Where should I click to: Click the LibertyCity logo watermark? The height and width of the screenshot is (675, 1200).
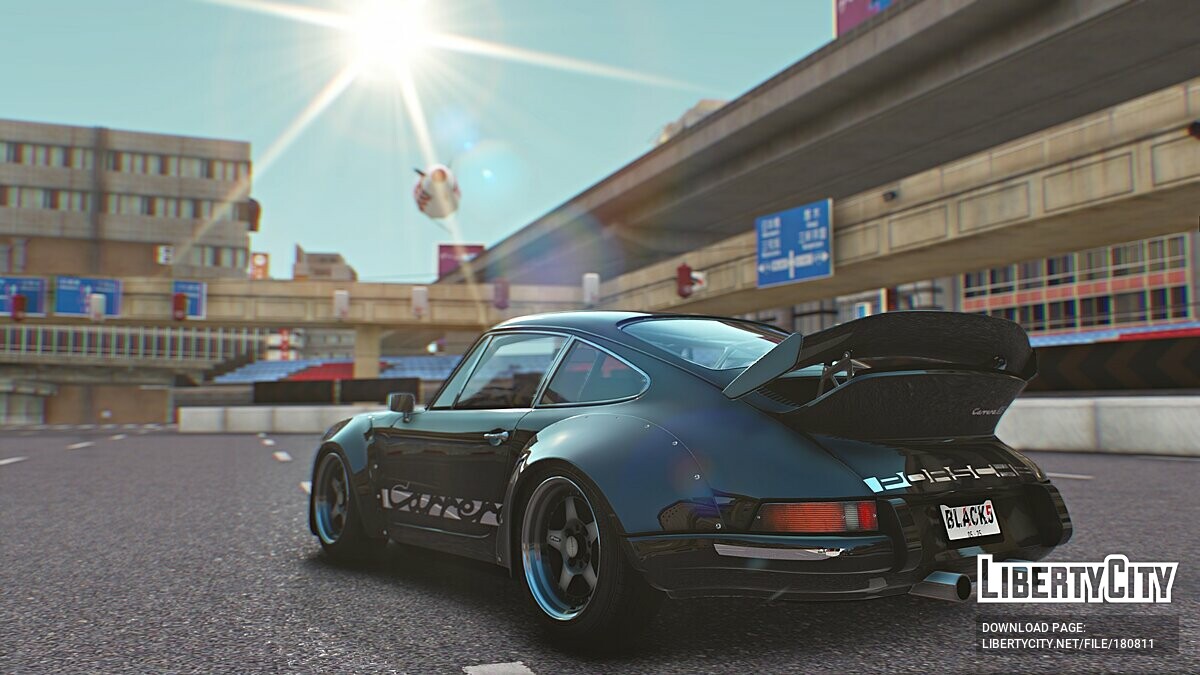pyautogui.click(x=1077, y=580)
